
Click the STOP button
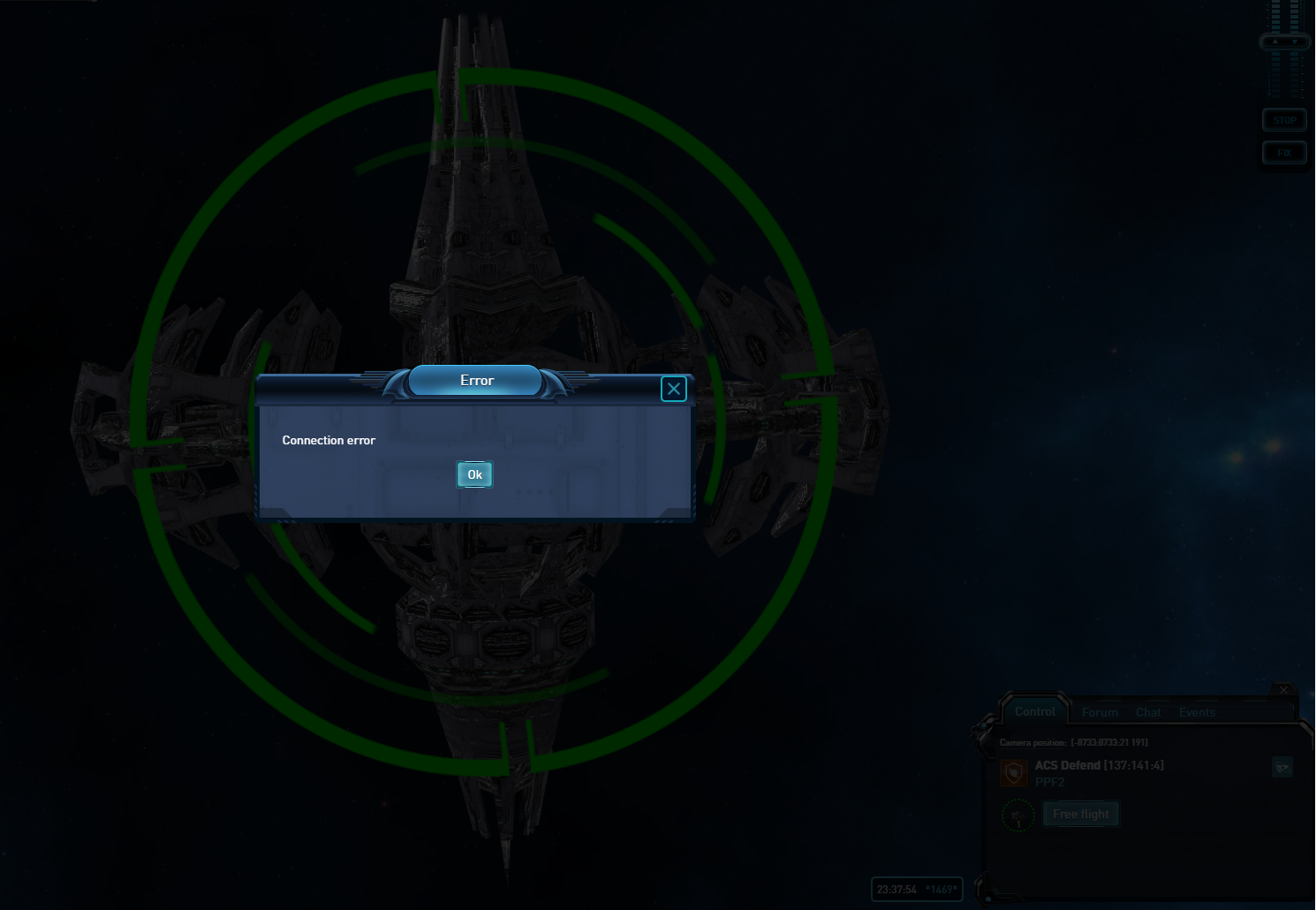(1284, 120)
